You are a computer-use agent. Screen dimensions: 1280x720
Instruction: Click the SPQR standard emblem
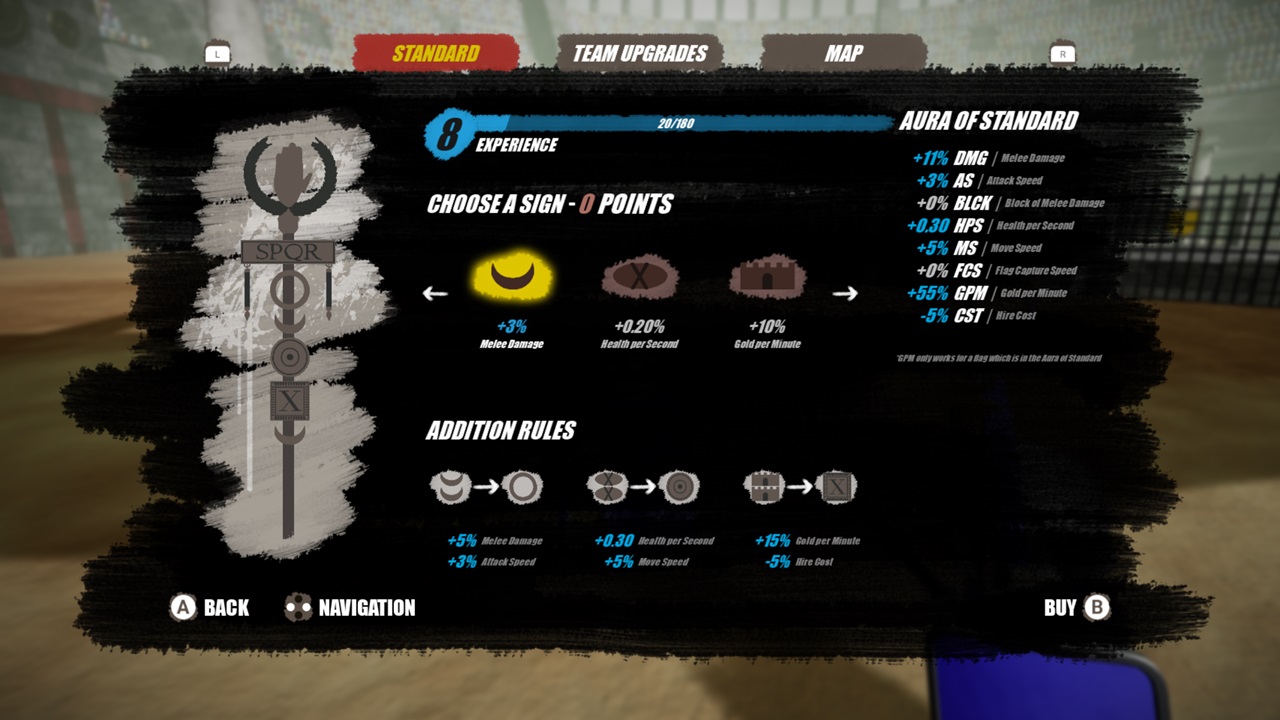289,251
